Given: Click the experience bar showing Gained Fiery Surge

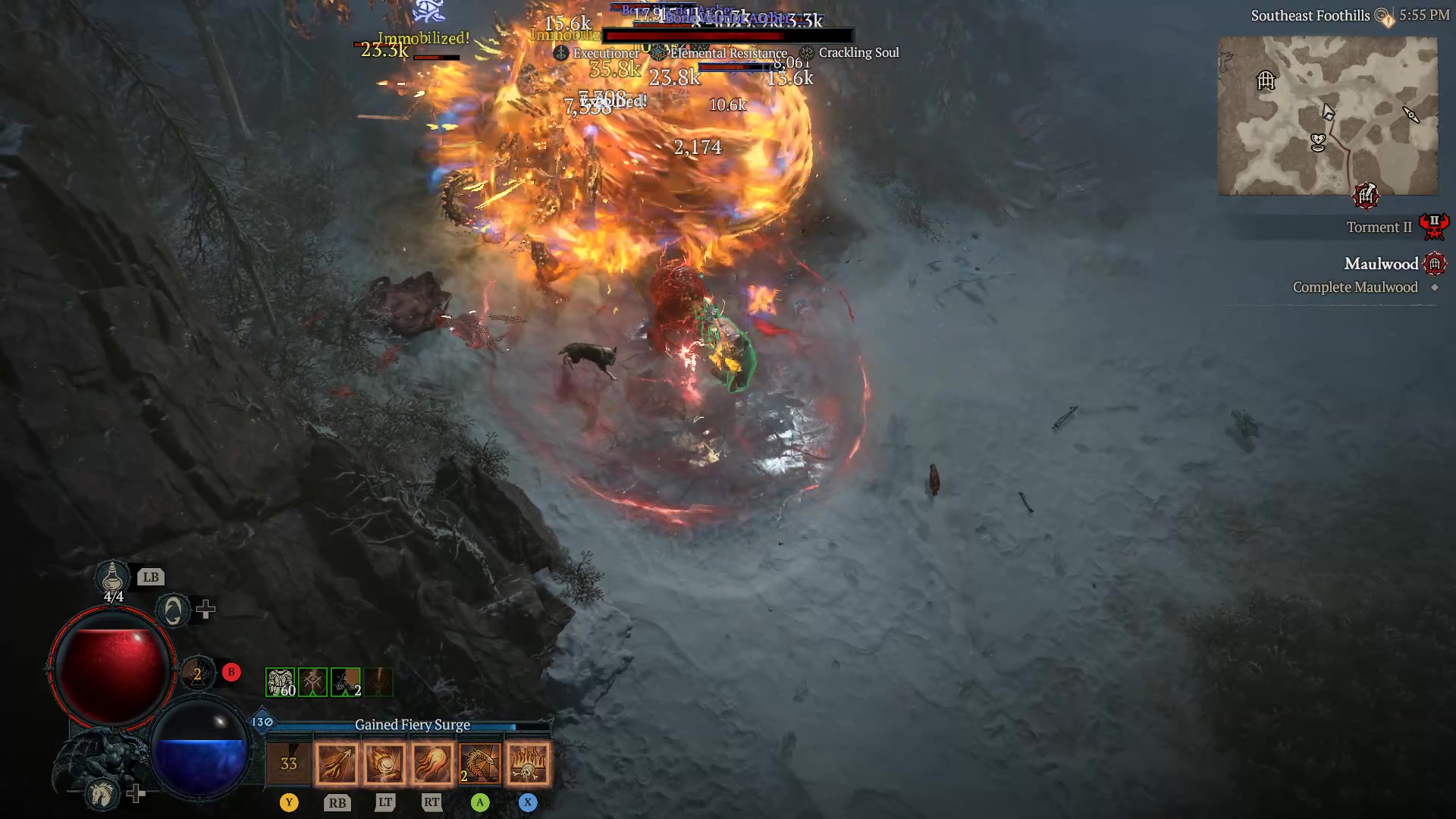Looking at the screenshot, I should point(412,725).
